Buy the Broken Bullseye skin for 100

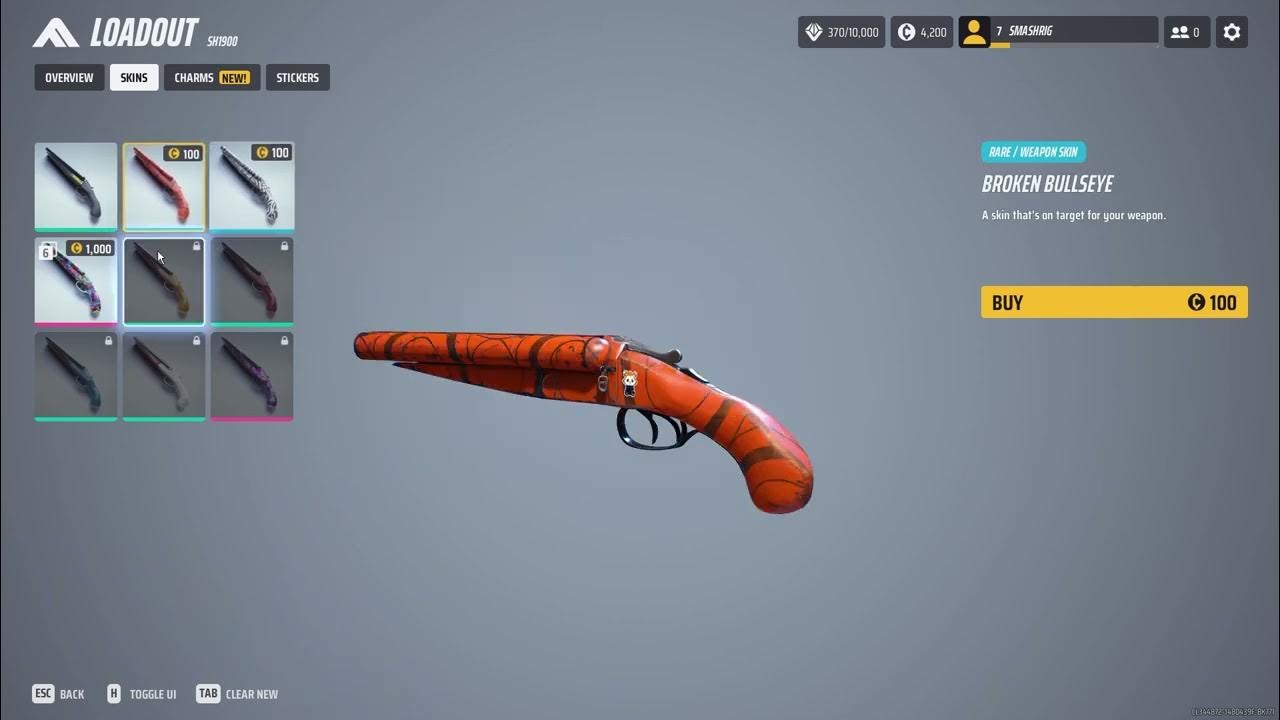pos(1114,302)
